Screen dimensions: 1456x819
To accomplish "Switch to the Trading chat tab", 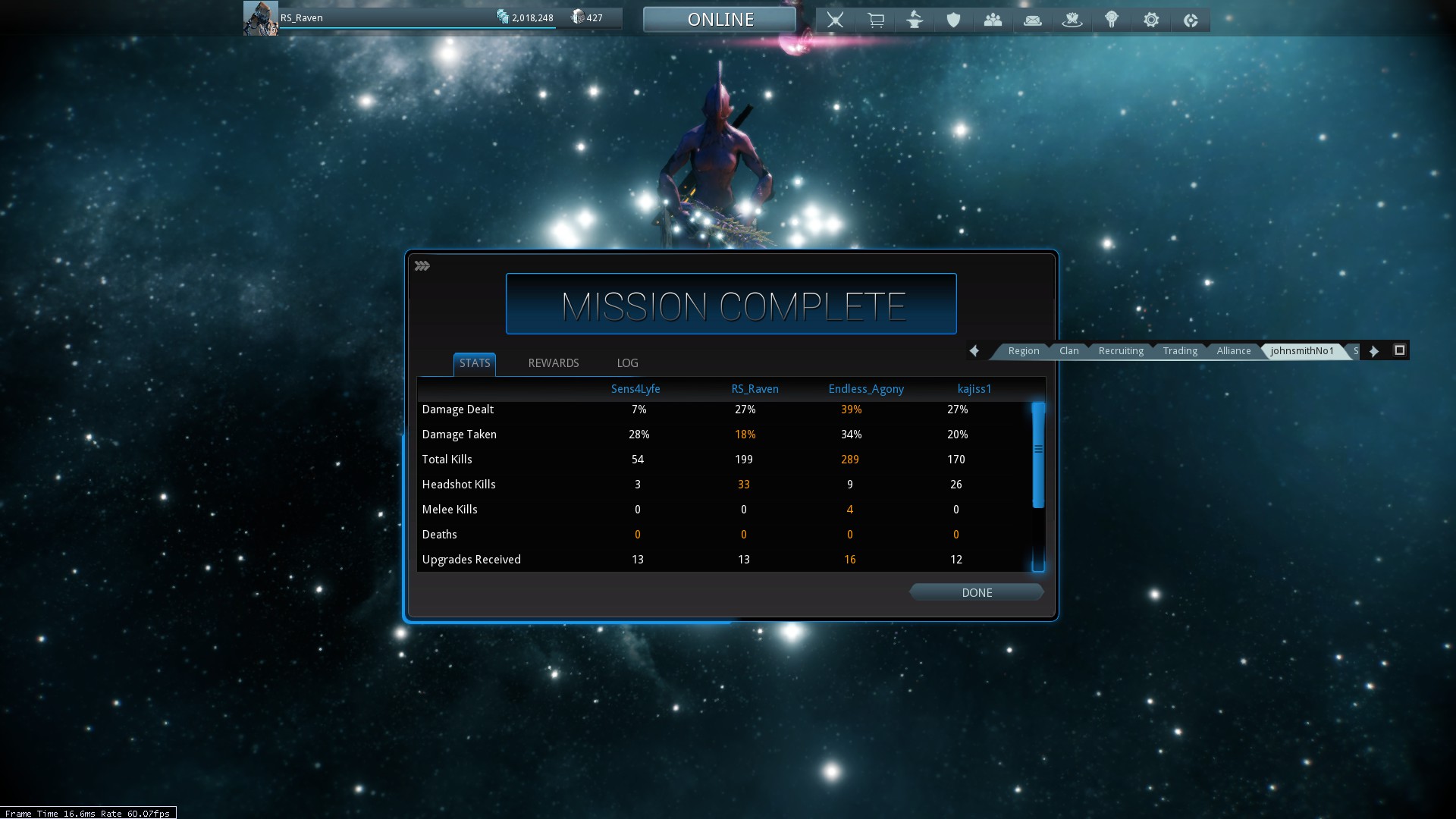I will [x=1180, y=350].
